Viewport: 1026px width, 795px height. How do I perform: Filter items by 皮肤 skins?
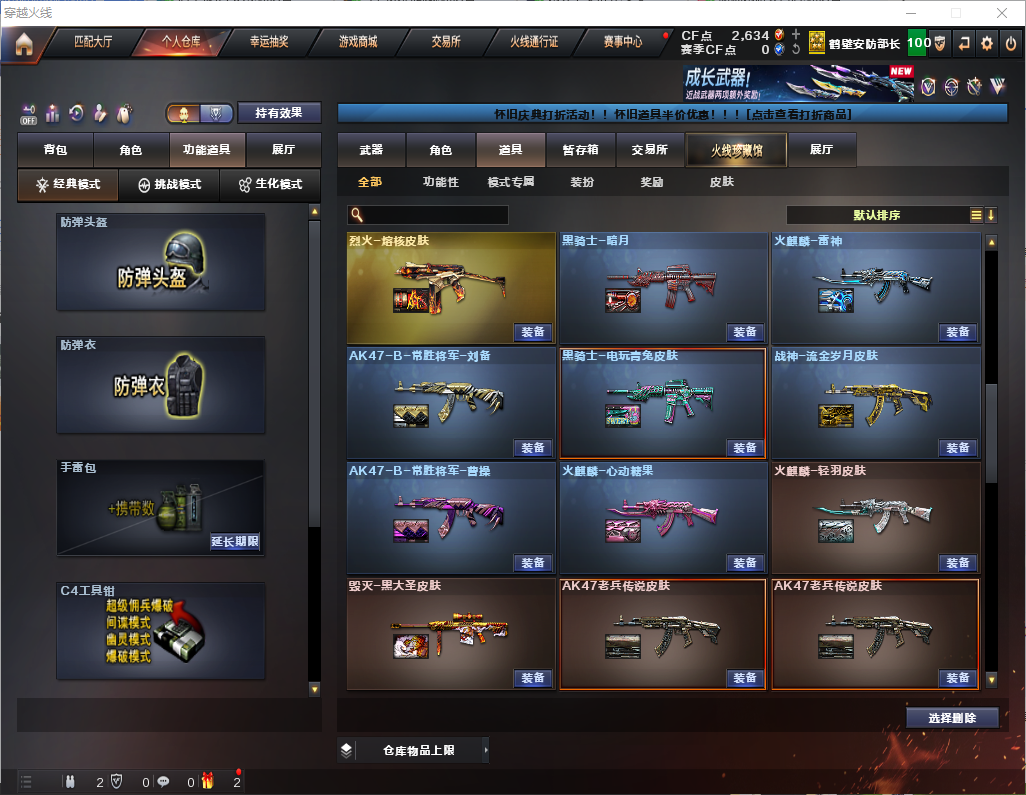(721, 182)
